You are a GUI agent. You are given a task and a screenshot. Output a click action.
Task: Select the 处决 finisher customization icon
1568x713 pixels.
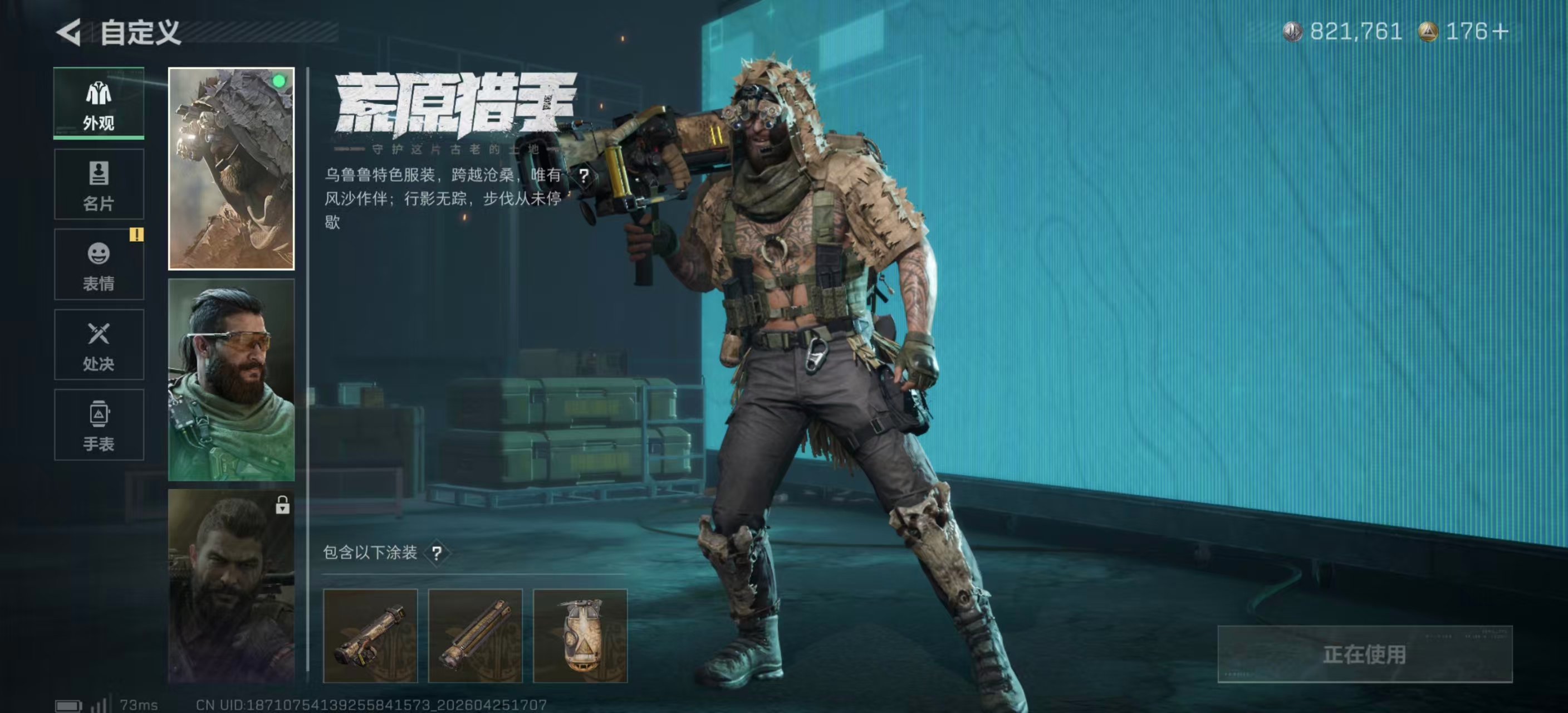[x=99, y=345]
